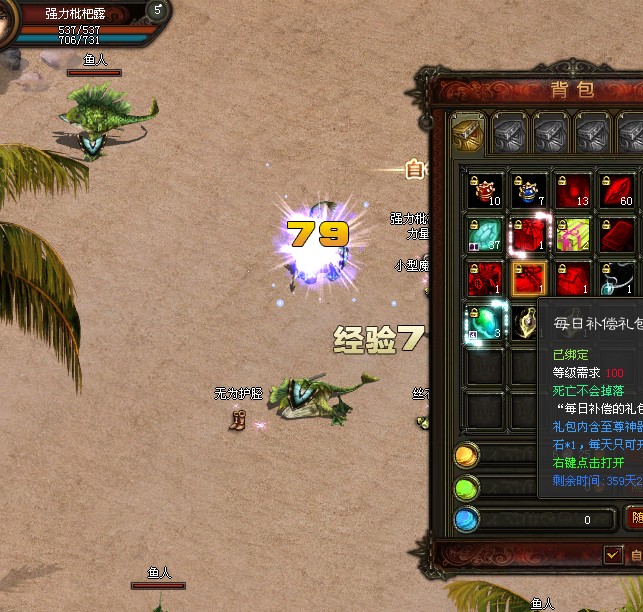The width and height of the screenshot is (643, 612).
Task: Click the button beside the blue orb currency
Action: pos(634,519)
